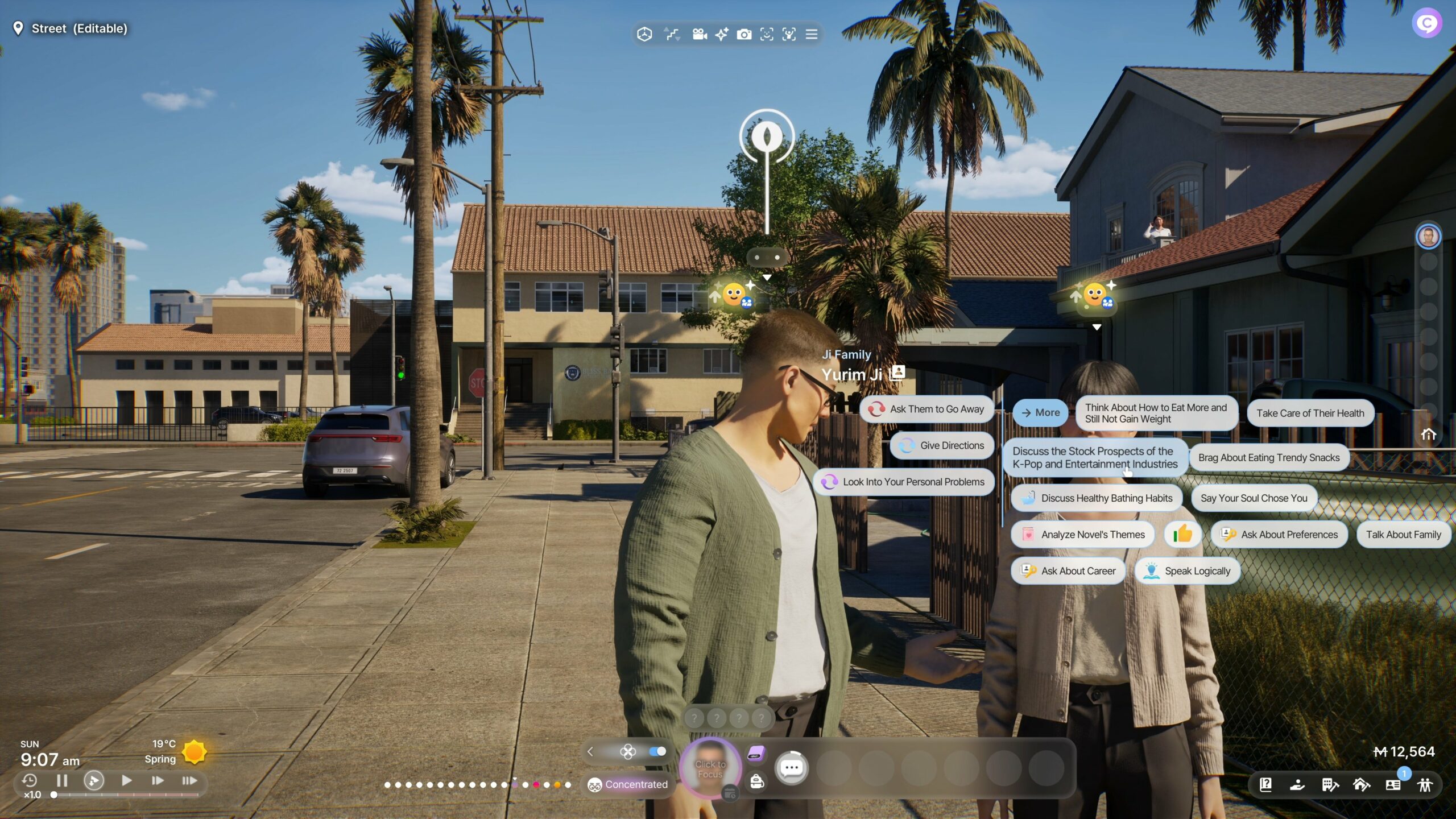Viewport: 1456px width, 819px height.
Task: Select "Say Your Soul Chose You"
Action: [1254, 498]
